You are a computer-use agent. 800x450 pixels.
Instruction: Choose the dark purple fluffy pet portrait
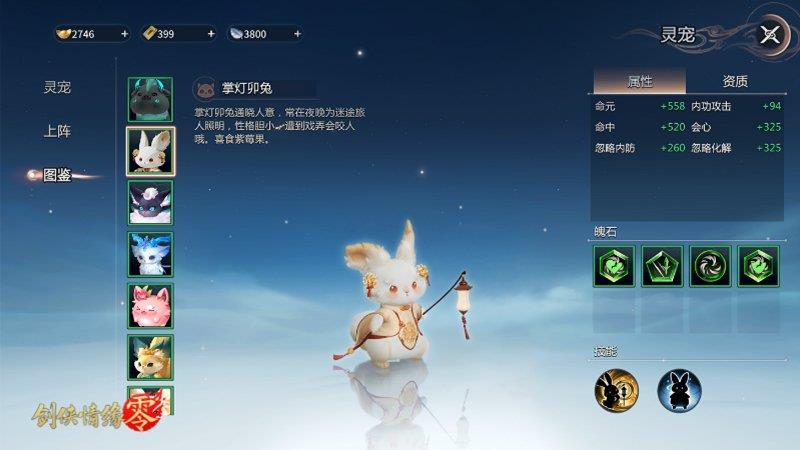150,202
